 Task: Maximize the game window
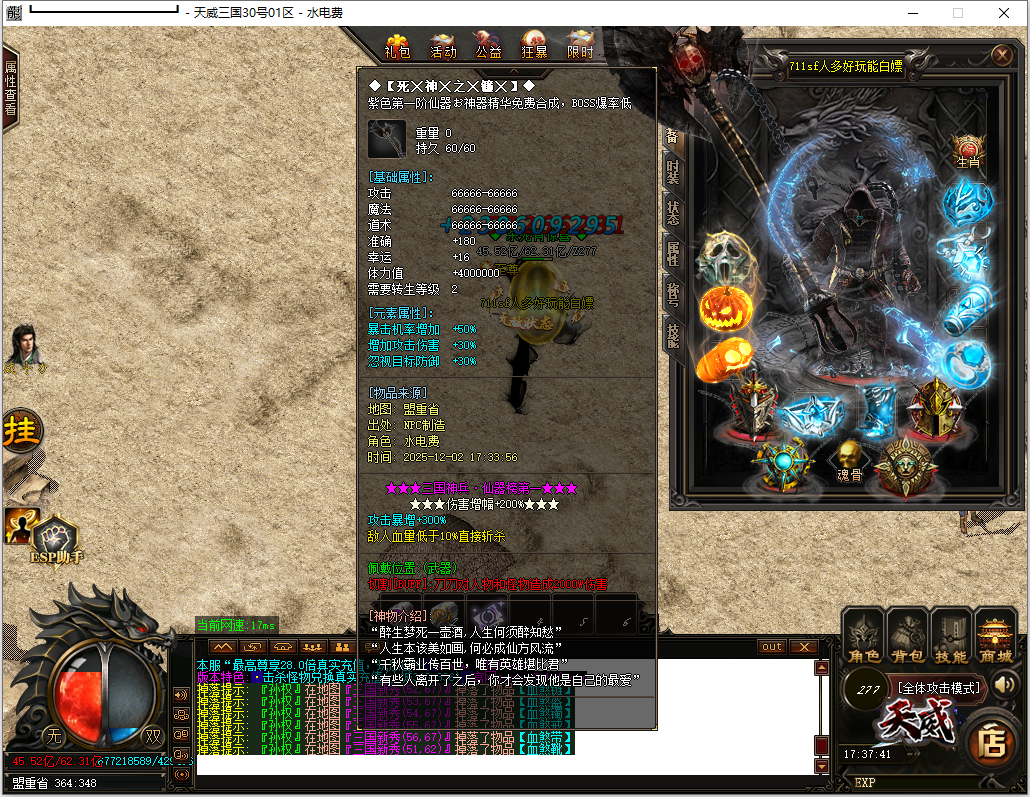957,13
